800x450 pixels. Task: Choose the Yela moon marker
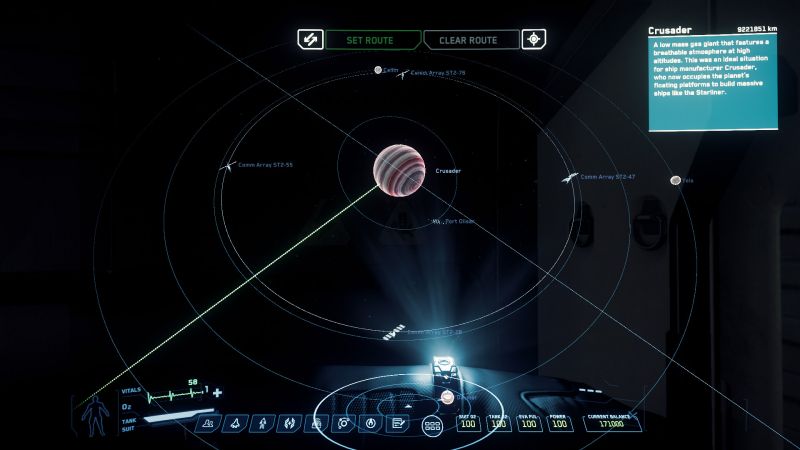pyautogui.click(x=676, y=181)
